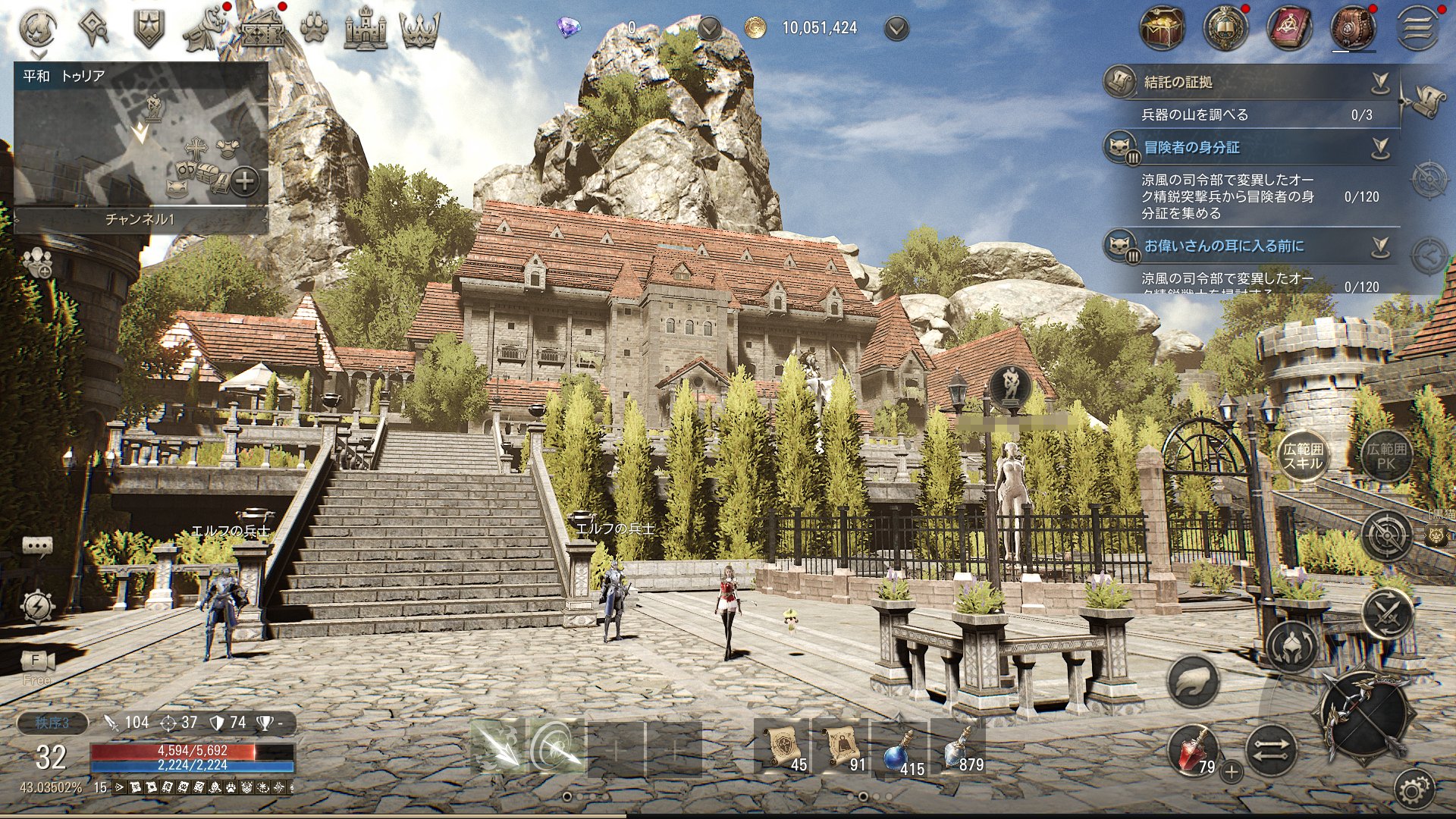Viewport: 1456px width, 819px height.
Task: Open the hamburger main menu
Action: point(1418,30)
